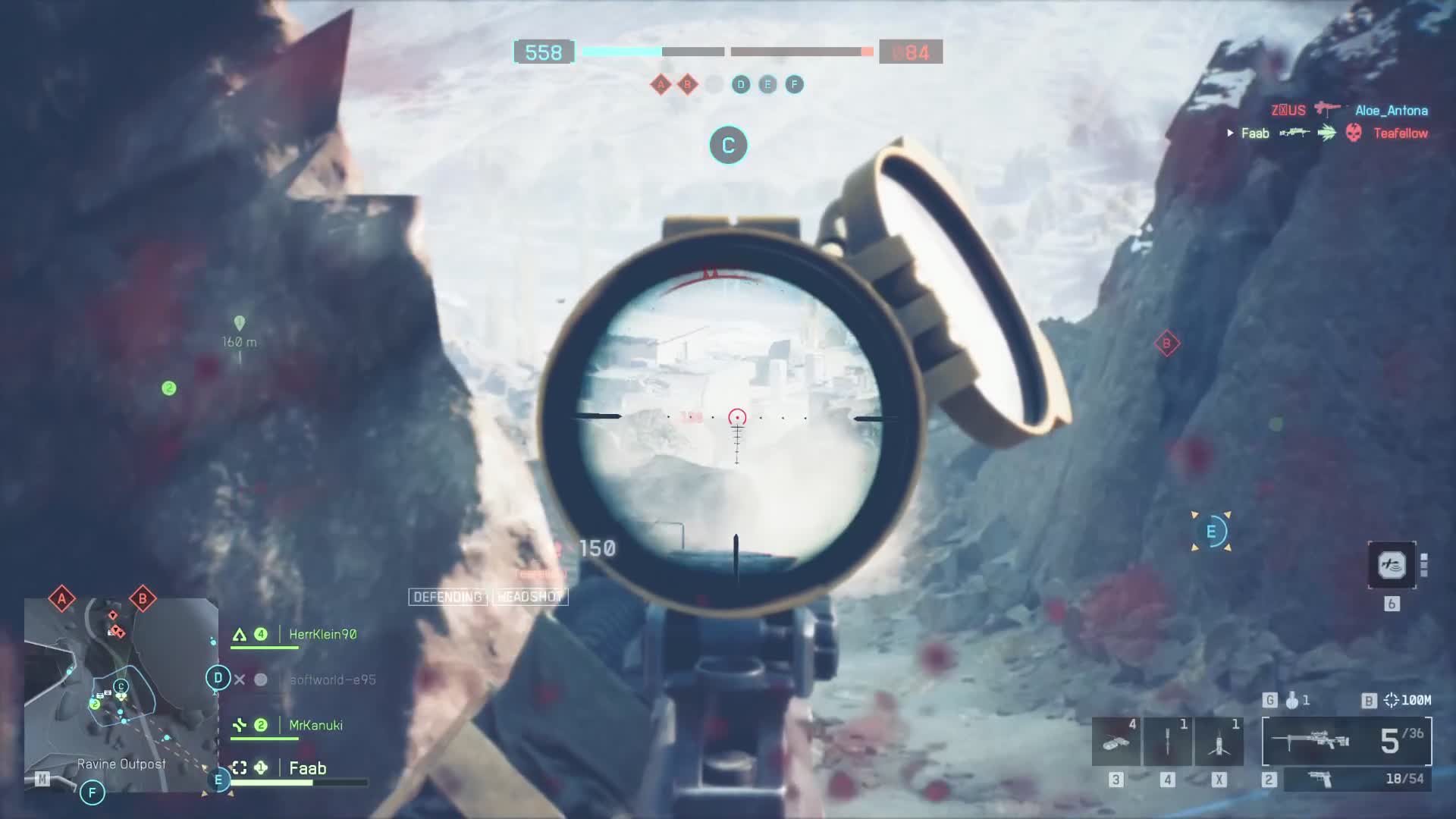Click the 100M scope zeroing indicator
This screenshot has height=819, width=1456.
point(1407,700)
